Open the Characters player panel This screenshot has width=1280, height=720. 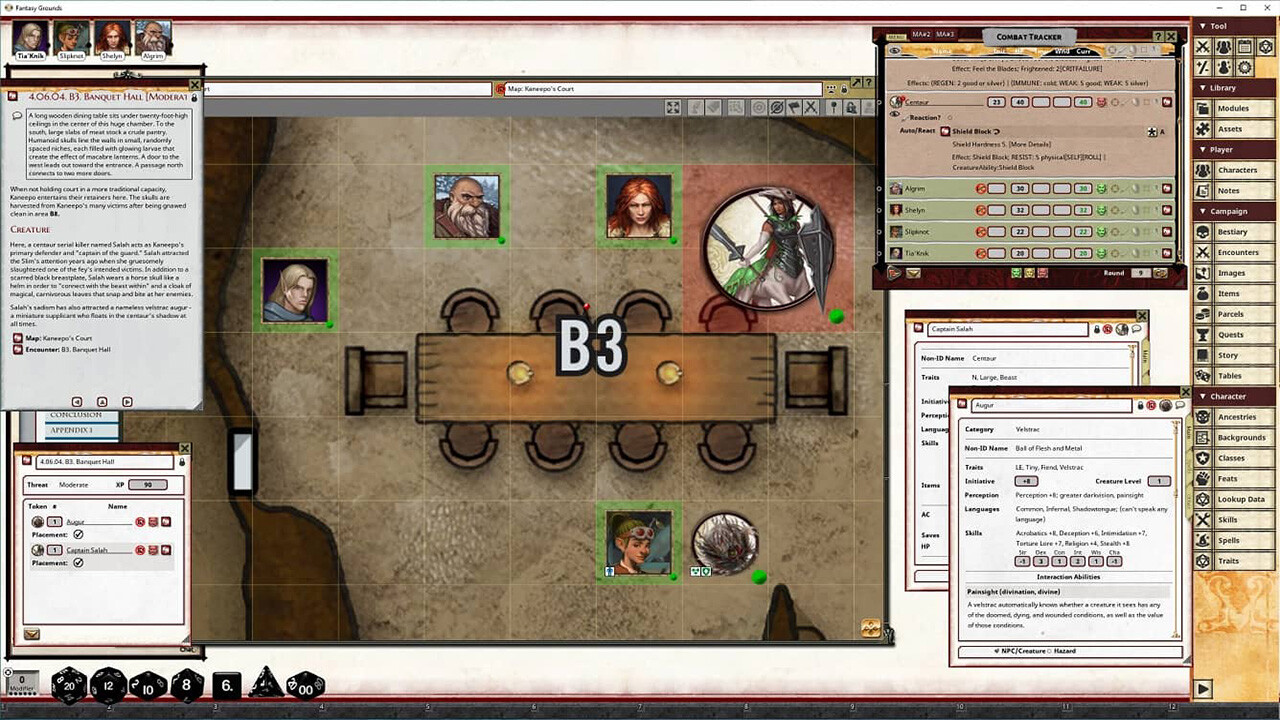[1236, 169]
